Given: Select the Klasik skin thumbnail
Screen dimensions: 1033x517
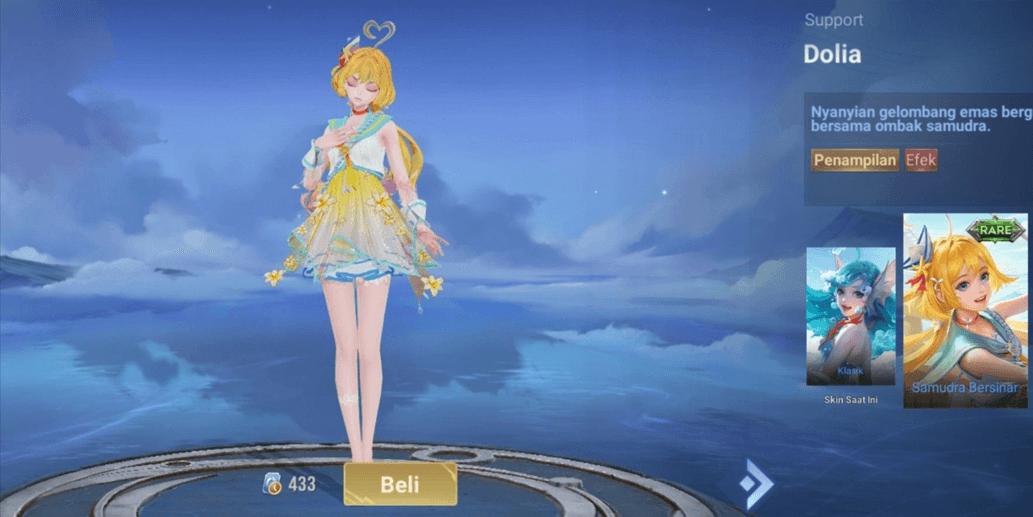Looking at the screenshot, I should 850,317.
